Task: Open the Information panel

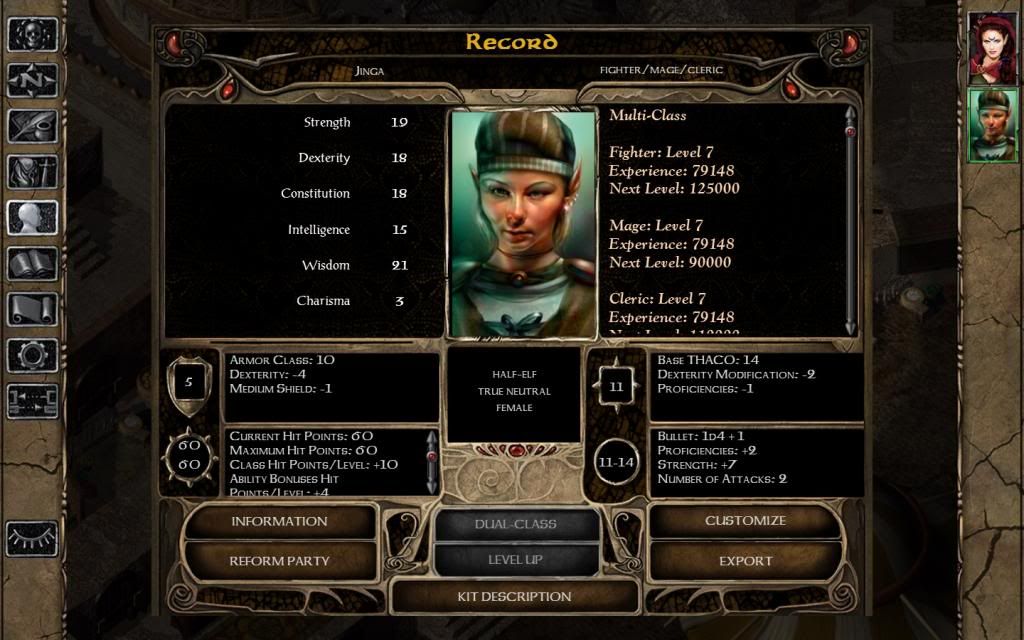Action: click(x=279, y=521)
